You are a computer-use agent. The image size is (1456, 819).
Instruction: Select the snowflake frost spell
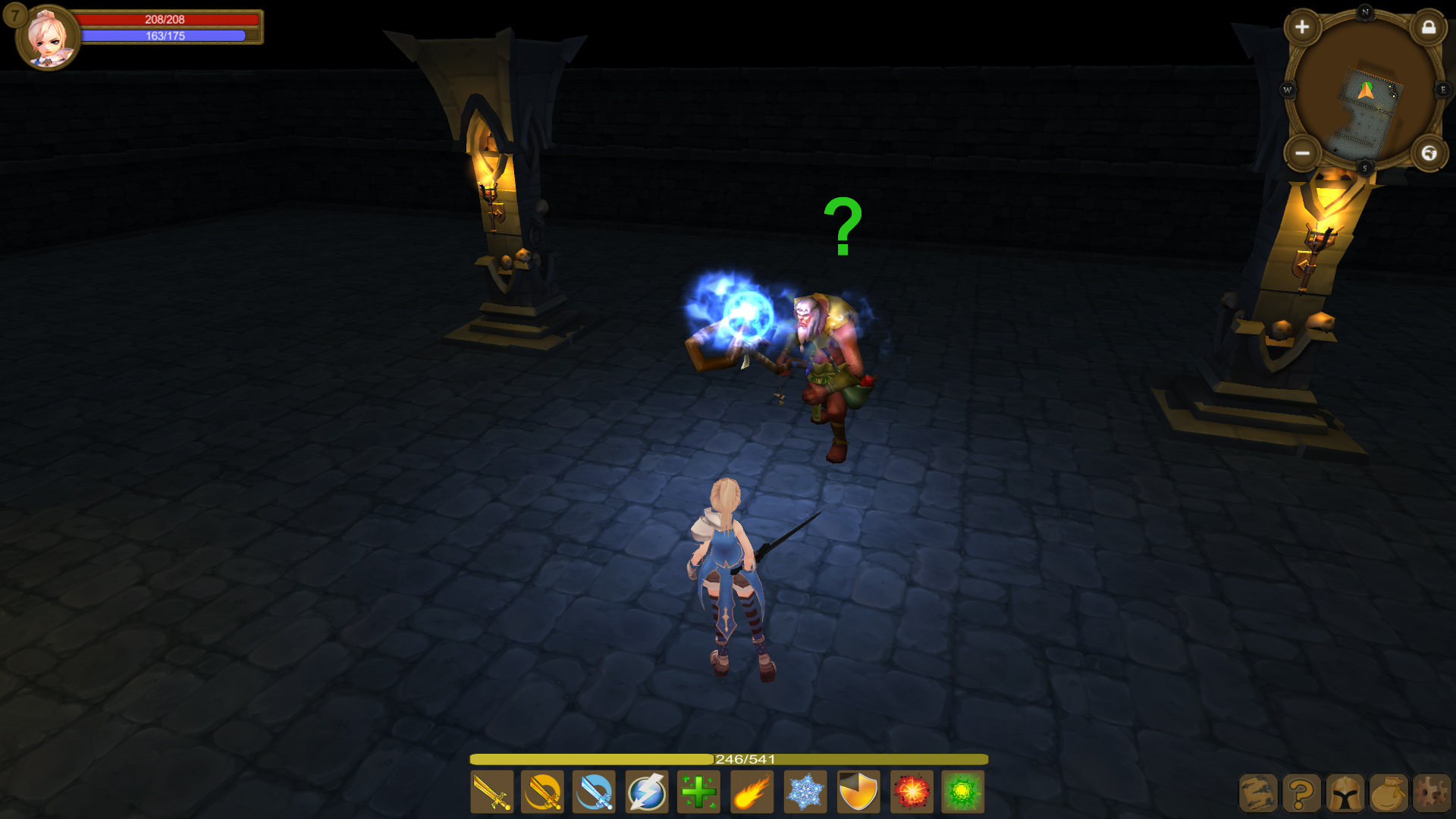(x=806, y=792)
